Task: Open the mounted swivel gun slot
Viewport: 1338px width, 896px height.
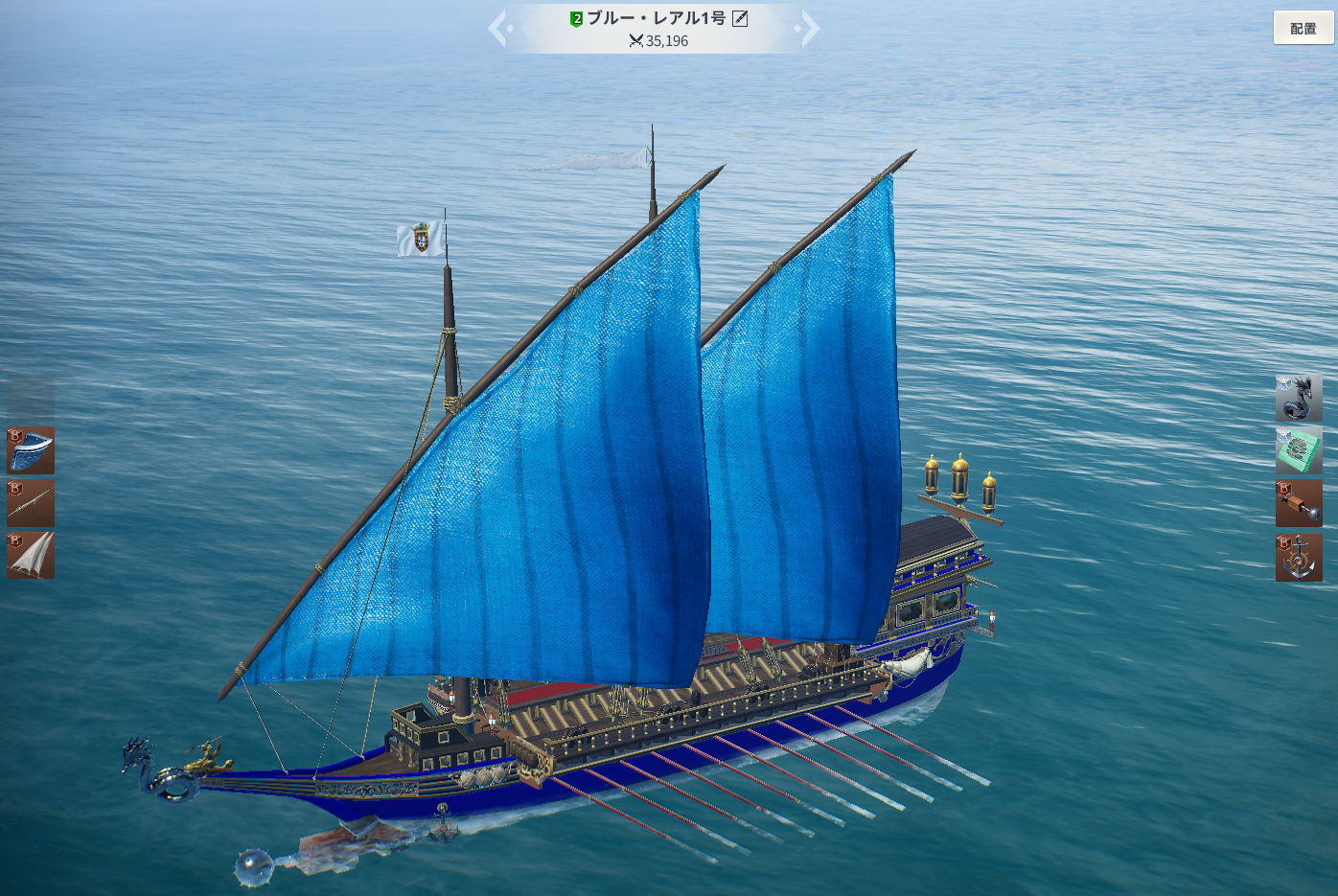Action: point(31,503)
